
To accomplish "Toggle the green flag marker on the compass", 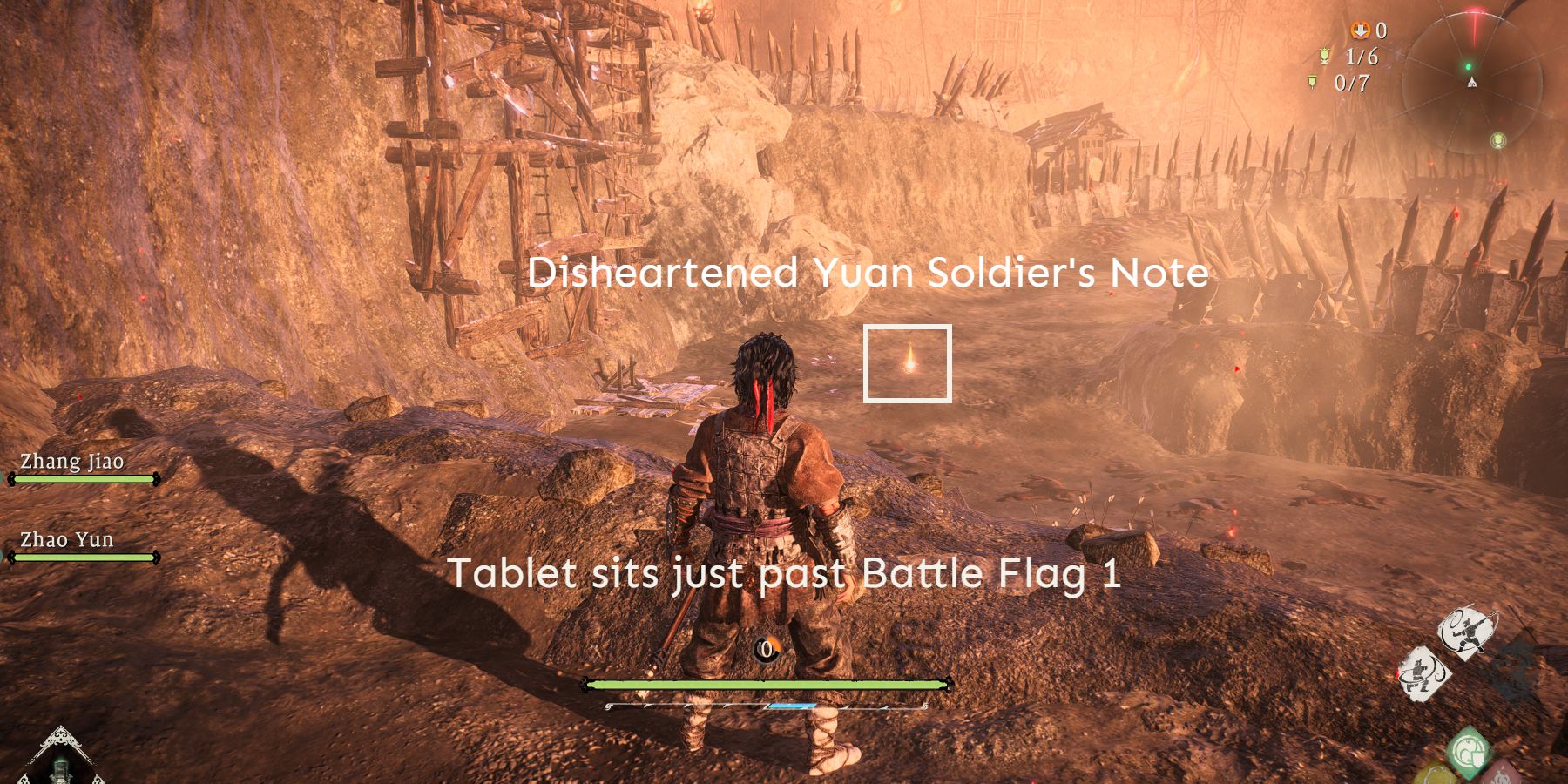I will [x=1497, y=140].
